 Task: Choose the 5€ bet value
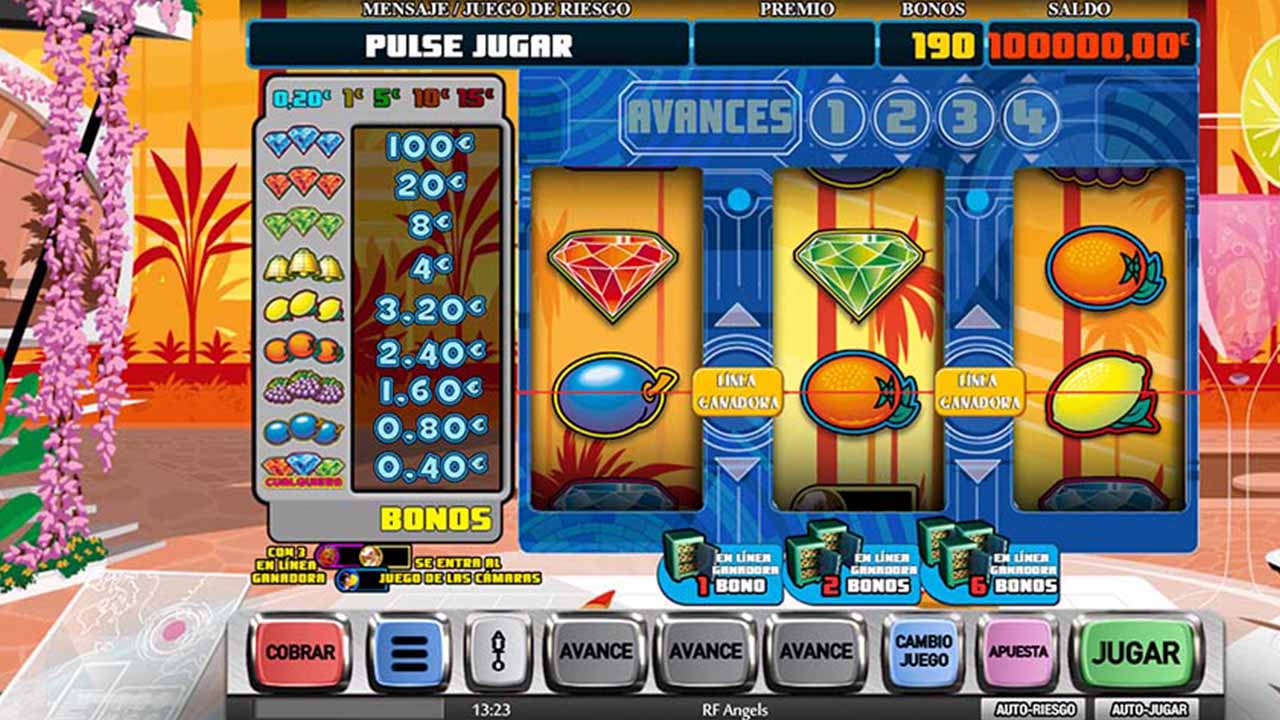click(386, 98)
